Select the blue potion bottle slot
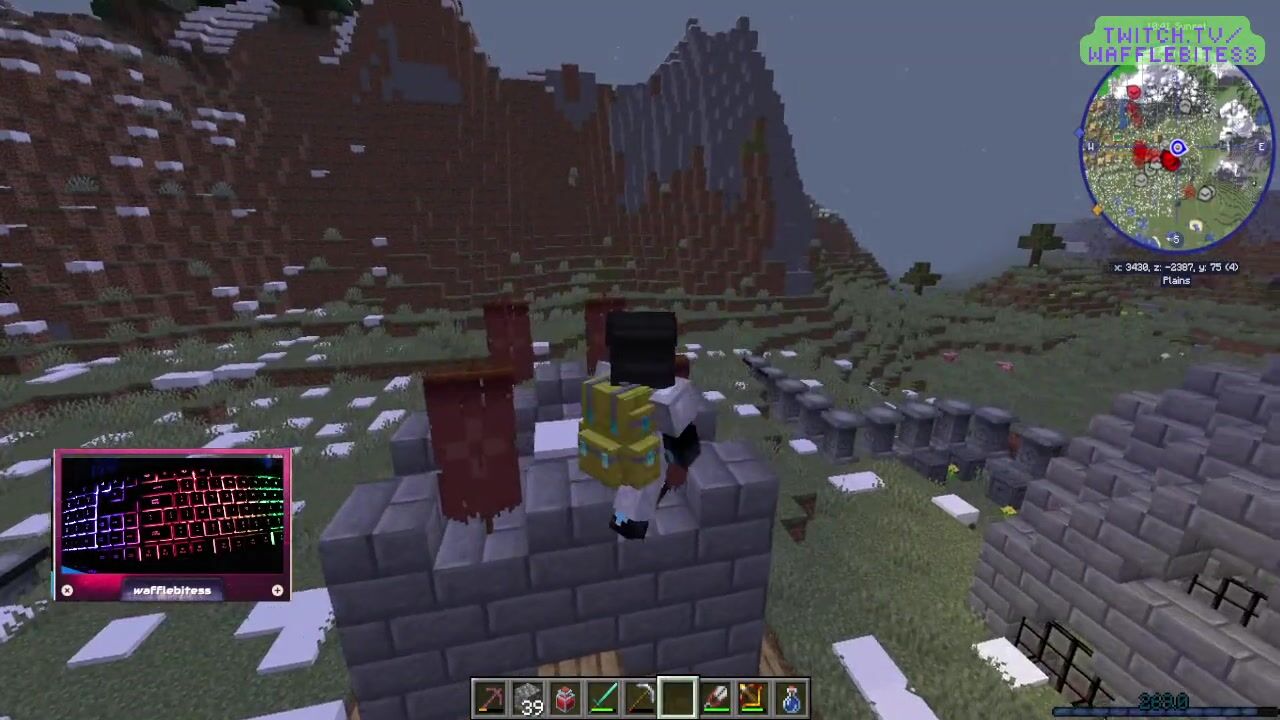The width and height of the screenshot is (1280, 720). coord(790,698)
